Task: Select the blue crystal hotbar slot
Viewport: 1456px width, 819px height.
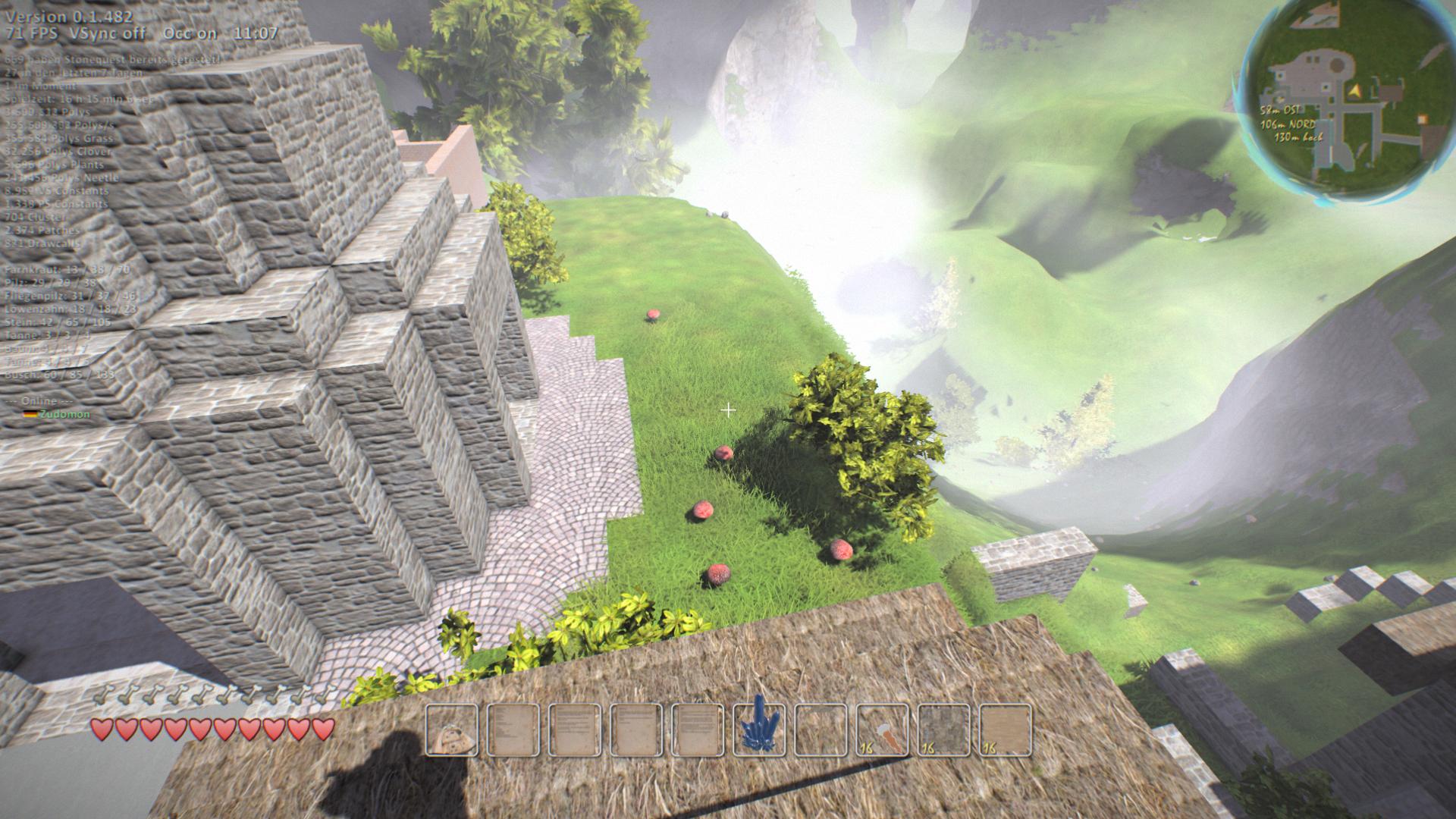Action: click(x=759, y=730)
